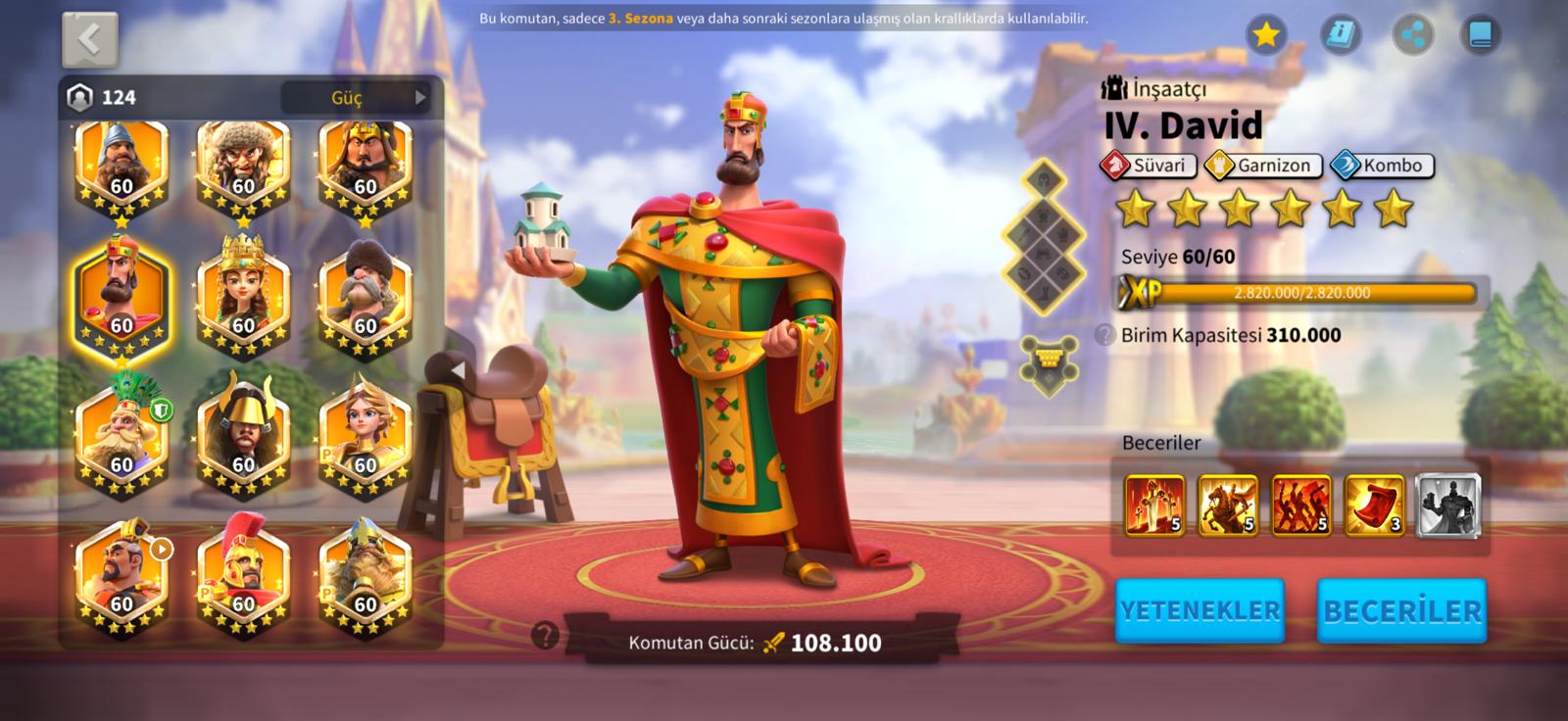The image size is (1568, 721).
Task: Open the diamond-shaped equipment slots panel
Action: (x=1044, y=235)
